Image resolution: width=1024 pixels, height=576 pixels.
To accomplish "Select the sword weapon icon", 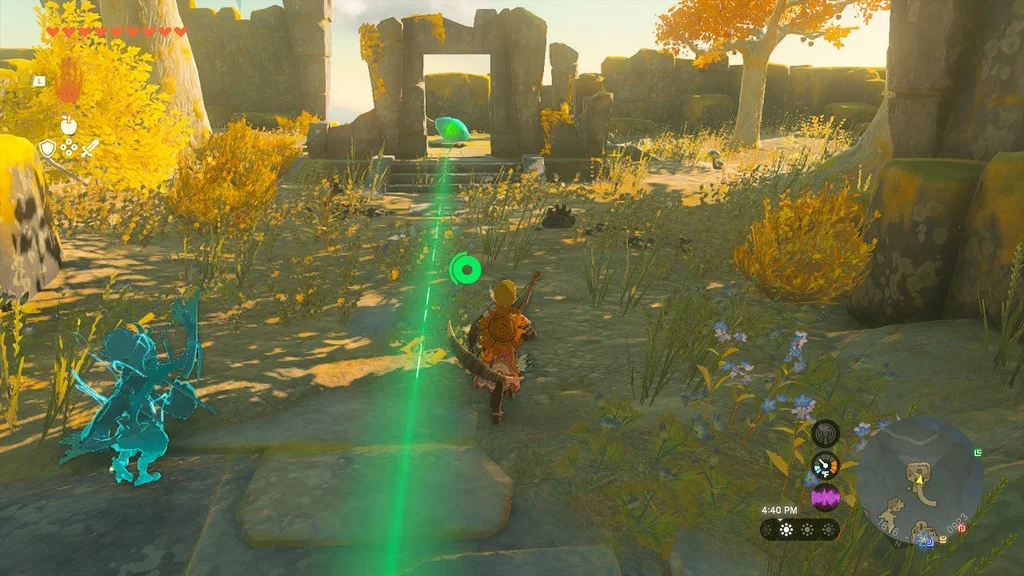I will [x=90, y=149].
